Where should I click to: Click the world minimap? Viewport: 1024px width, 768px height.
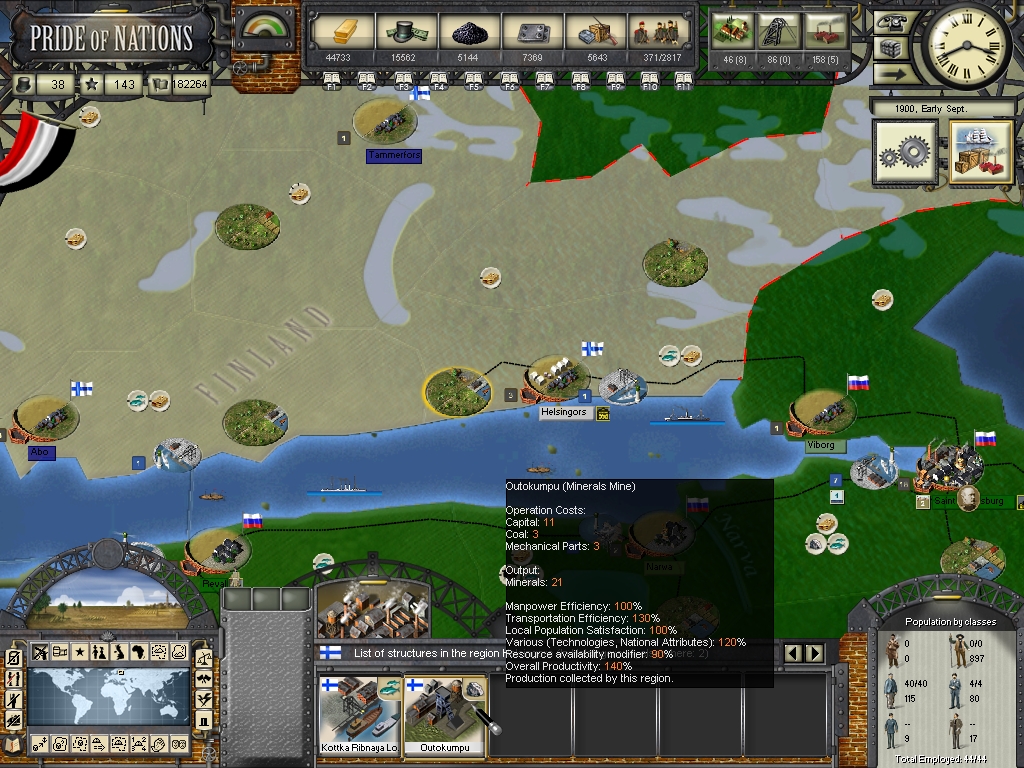click(x=108, y=696)
